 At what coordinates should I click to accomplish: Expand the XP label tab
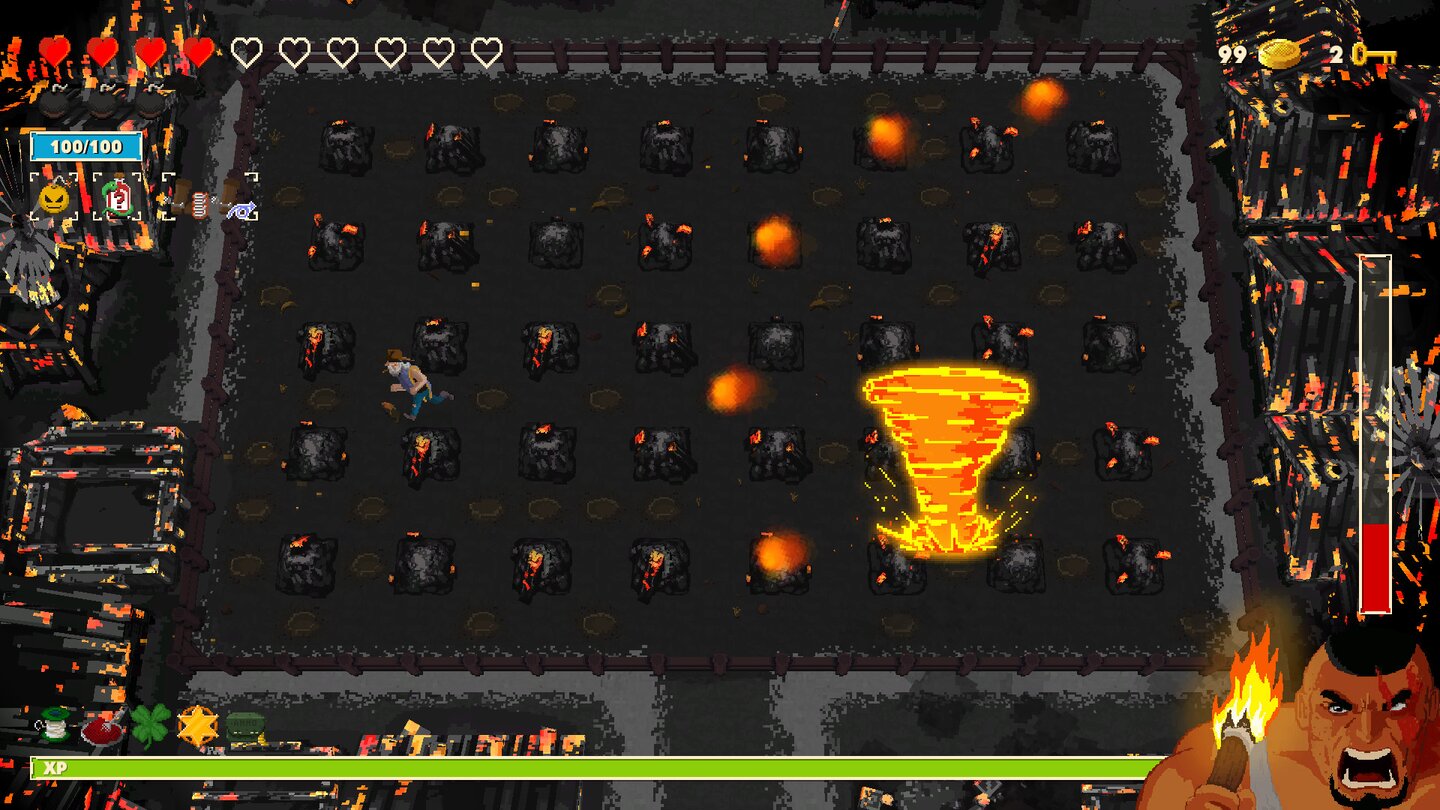pos(58,769)
